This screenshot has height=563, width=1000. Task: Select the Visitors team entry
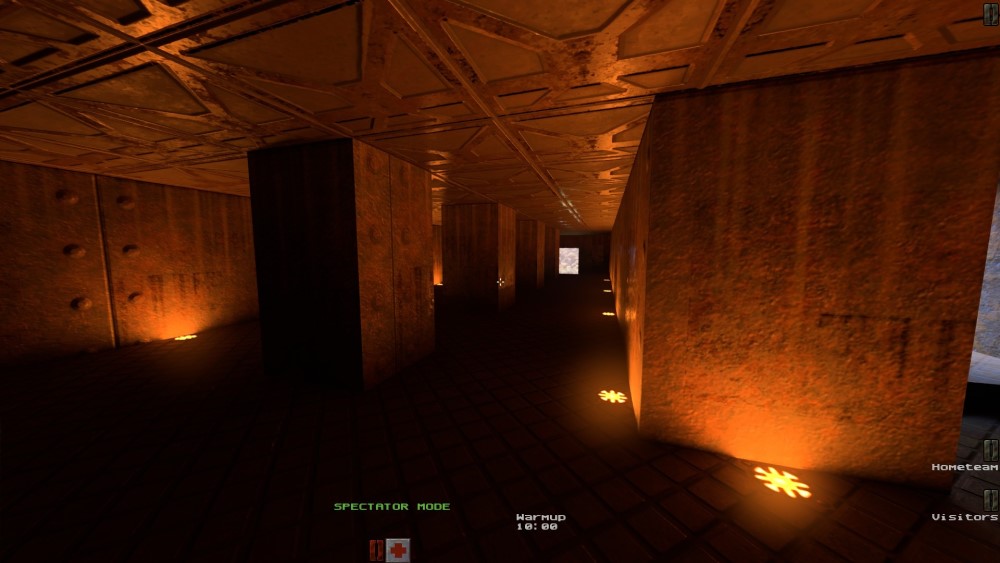[x=965, y=517]
